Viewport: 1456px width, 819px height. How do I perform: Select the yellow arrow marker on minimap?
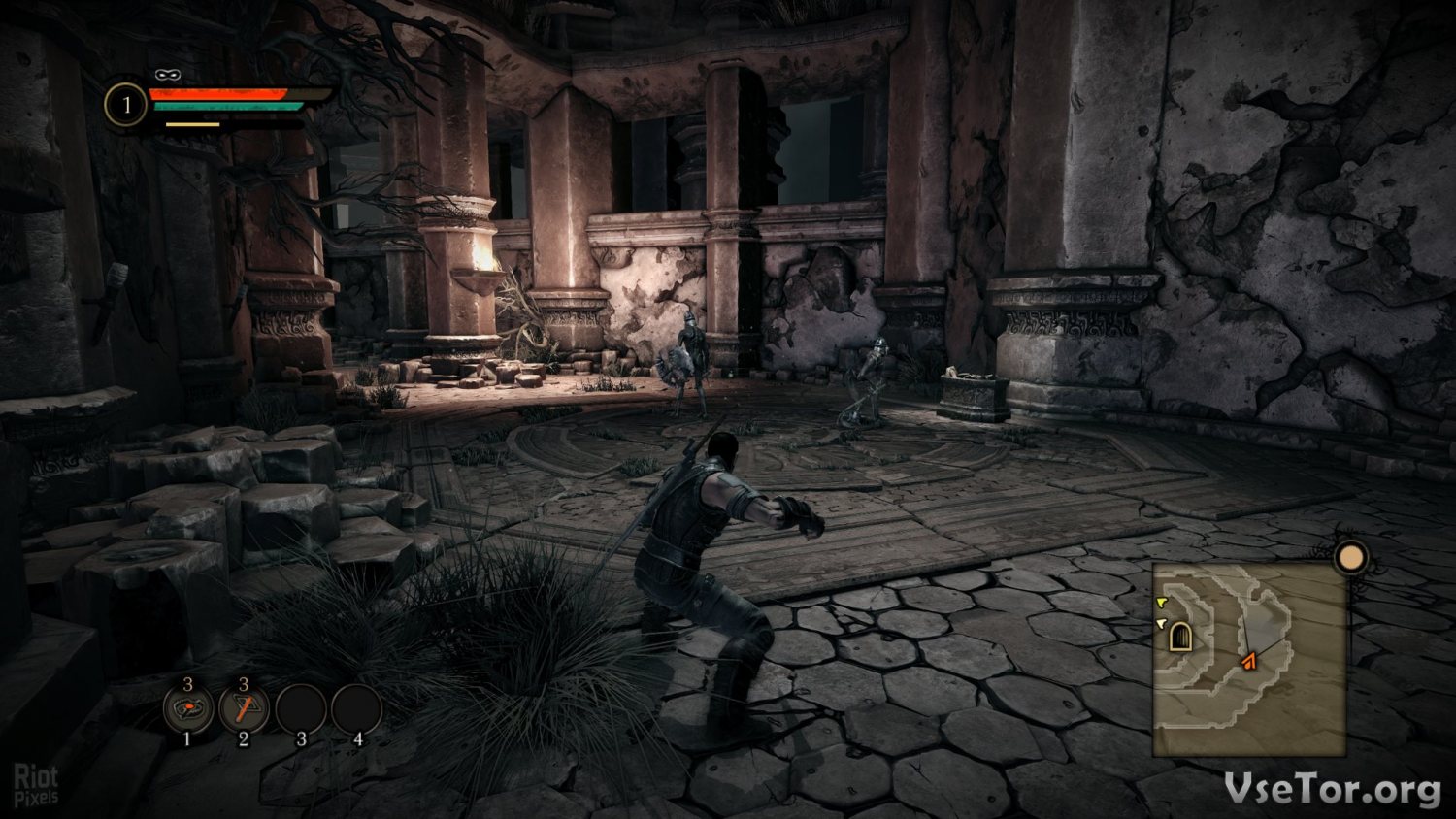coord(1161,603)
